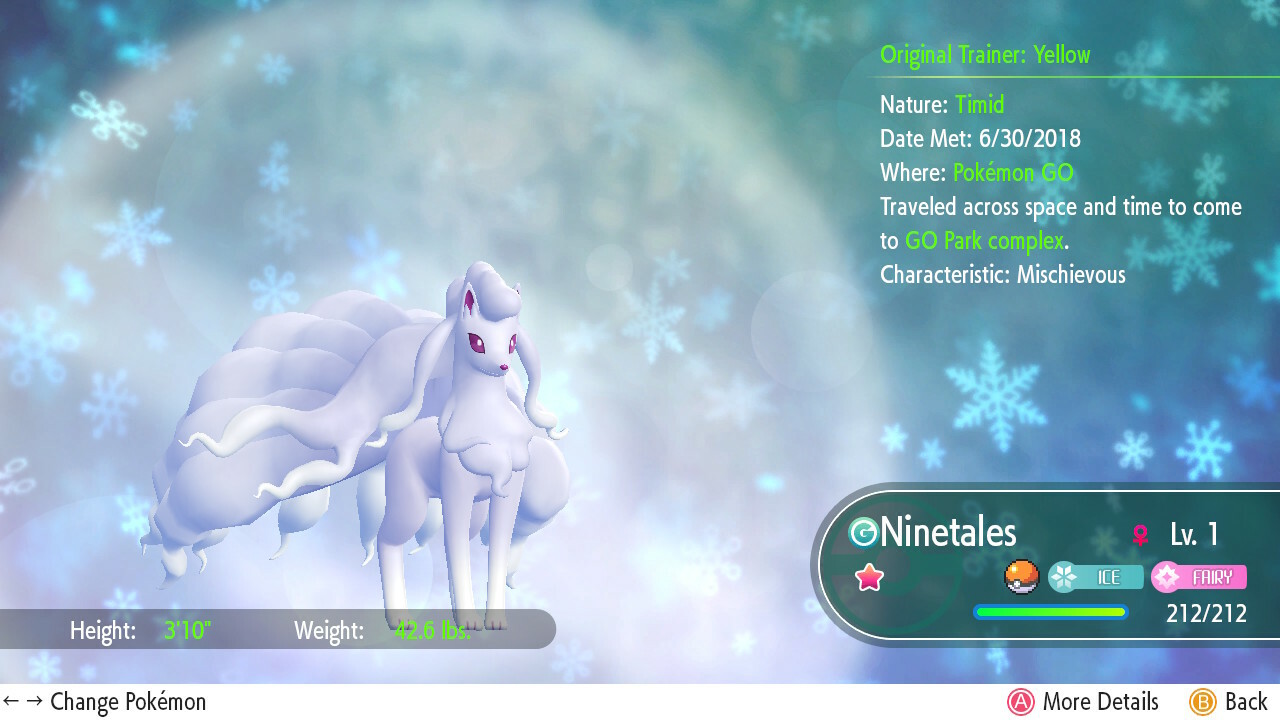Select the snowflake ICE type badge
This screenshot has height=720, width=1280.
[1096, 577]
